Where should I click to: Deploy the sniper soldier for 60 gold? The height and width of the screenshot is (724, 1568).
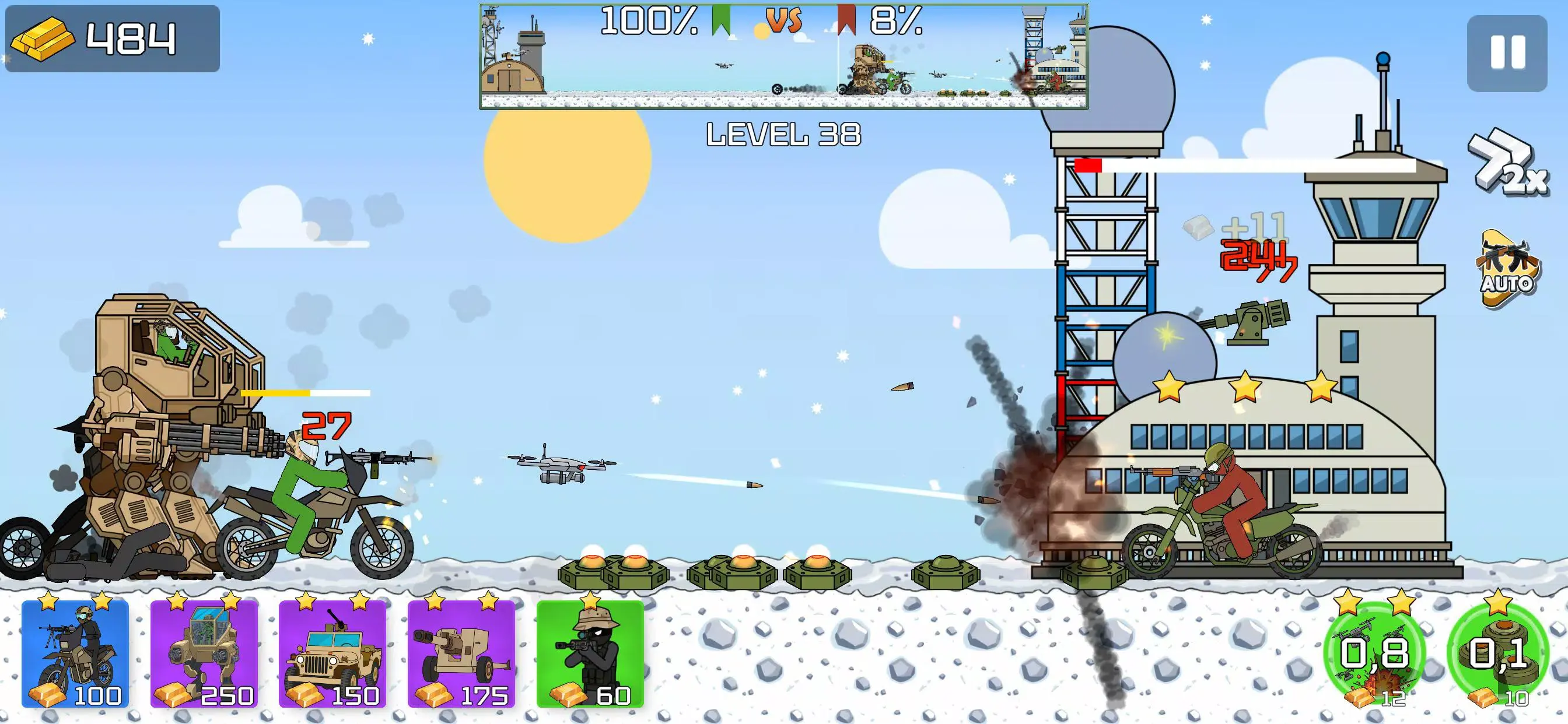[590, 653]
